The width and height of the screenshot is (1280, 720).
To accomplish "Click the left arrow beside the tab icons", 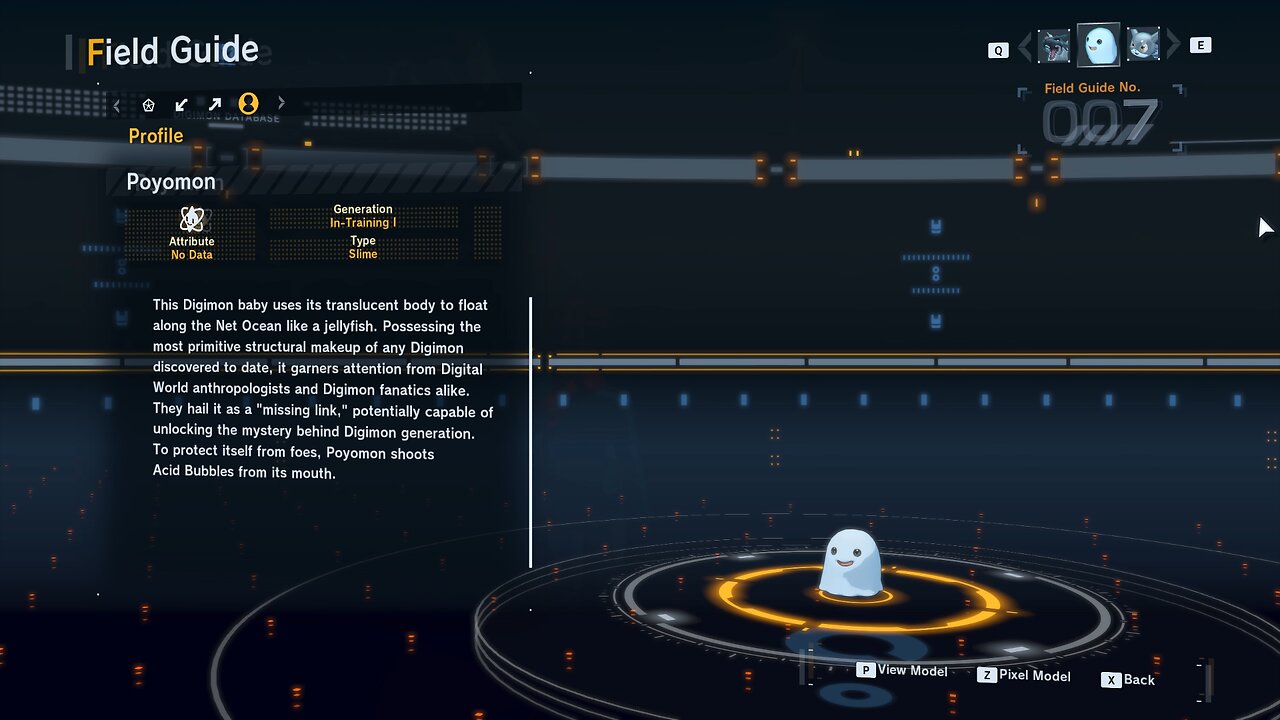I will 117,104.
